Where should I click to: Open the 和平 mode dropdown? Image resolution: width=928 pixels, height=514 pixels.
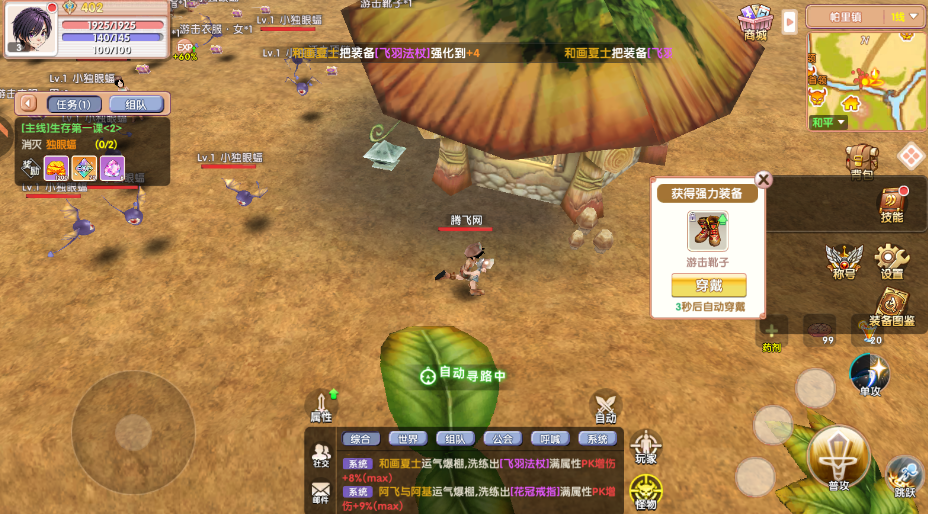[x=827, y=123]
